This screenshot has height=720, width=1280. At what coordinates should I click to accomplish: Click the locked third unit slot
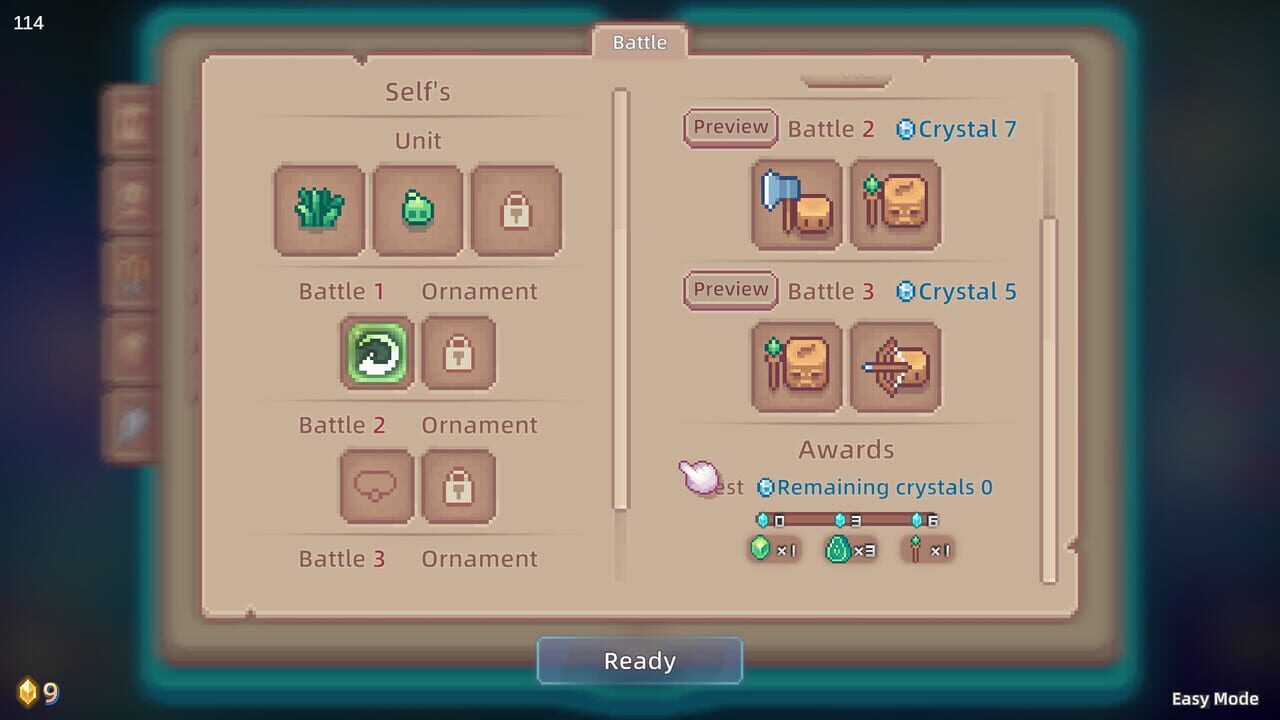click(516, 210)
